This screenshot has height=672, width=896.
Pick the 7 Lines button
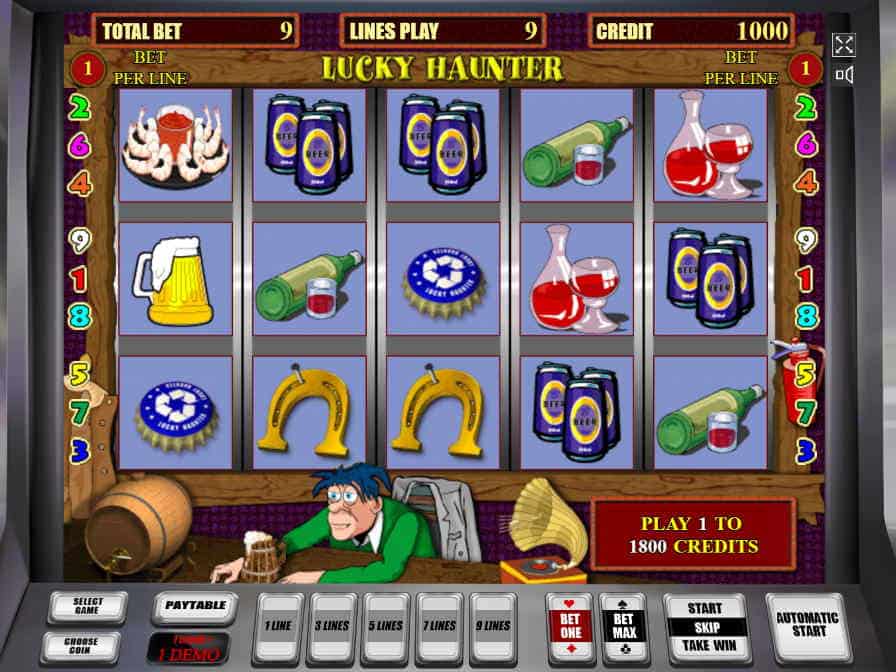440,627
